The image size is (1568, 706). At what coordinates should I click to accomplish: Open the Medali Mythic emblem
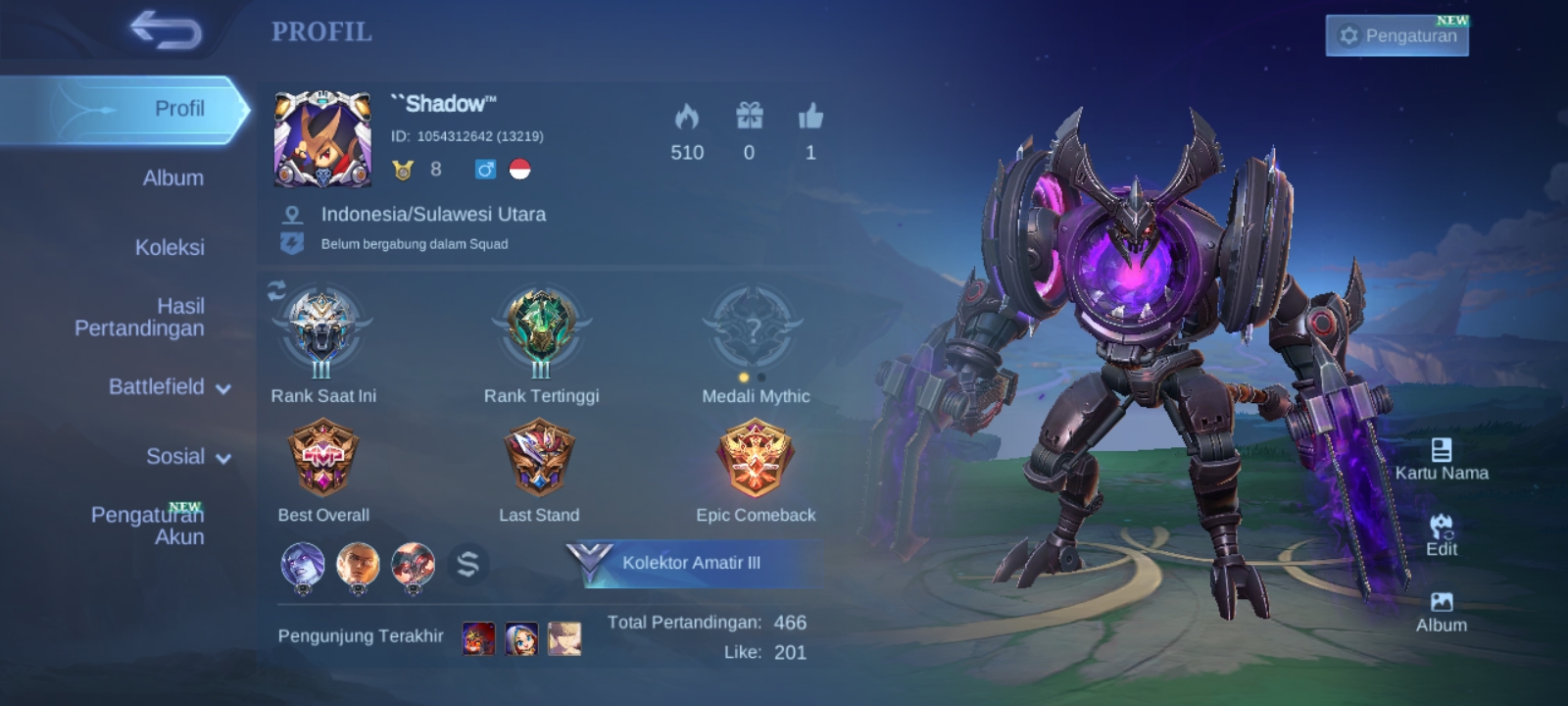coord(754,328)
